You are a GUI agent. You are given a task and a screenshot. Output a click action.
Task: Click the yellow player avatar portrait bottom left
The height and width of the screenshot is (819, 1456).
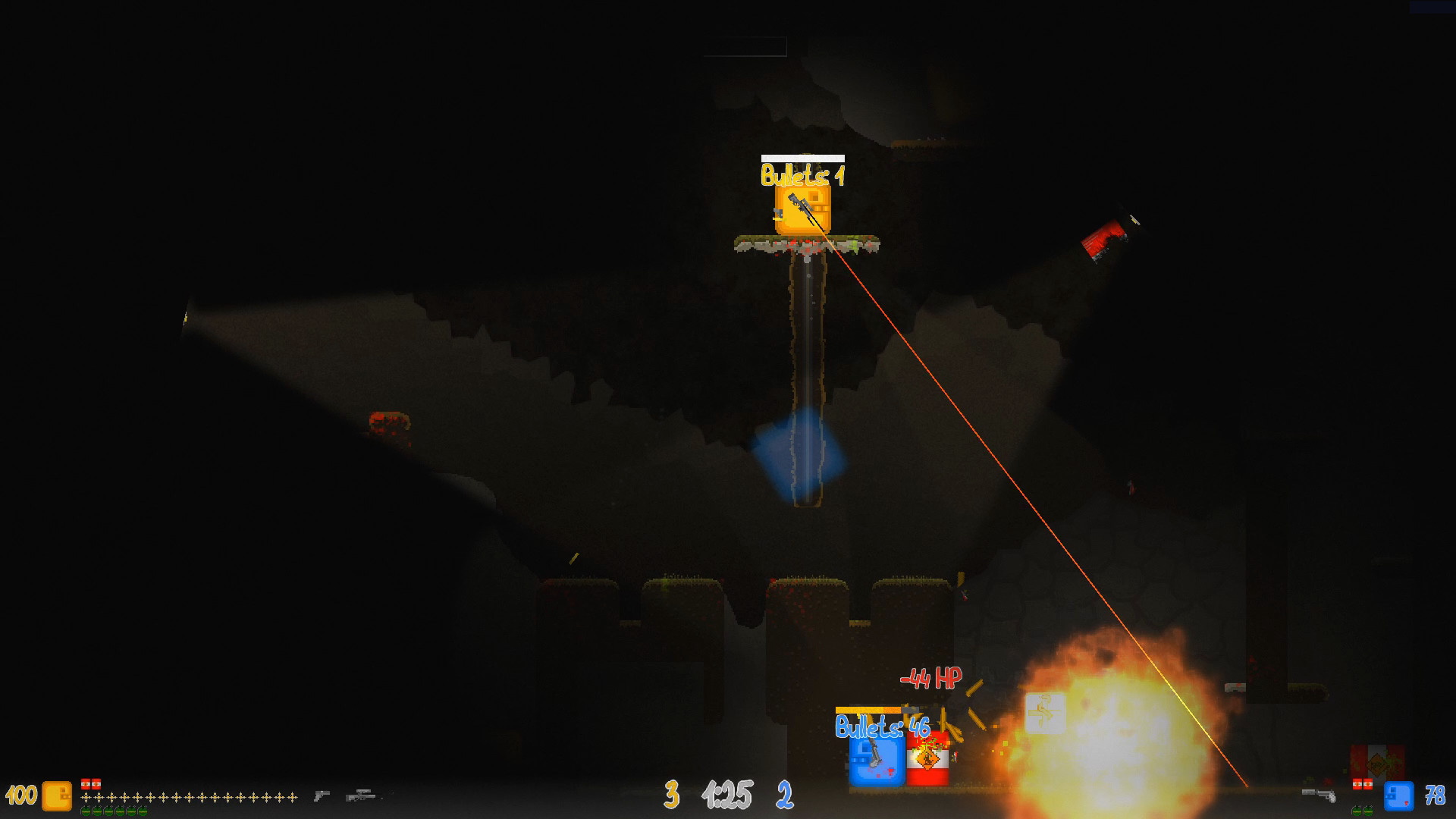(x=55, y=796)
